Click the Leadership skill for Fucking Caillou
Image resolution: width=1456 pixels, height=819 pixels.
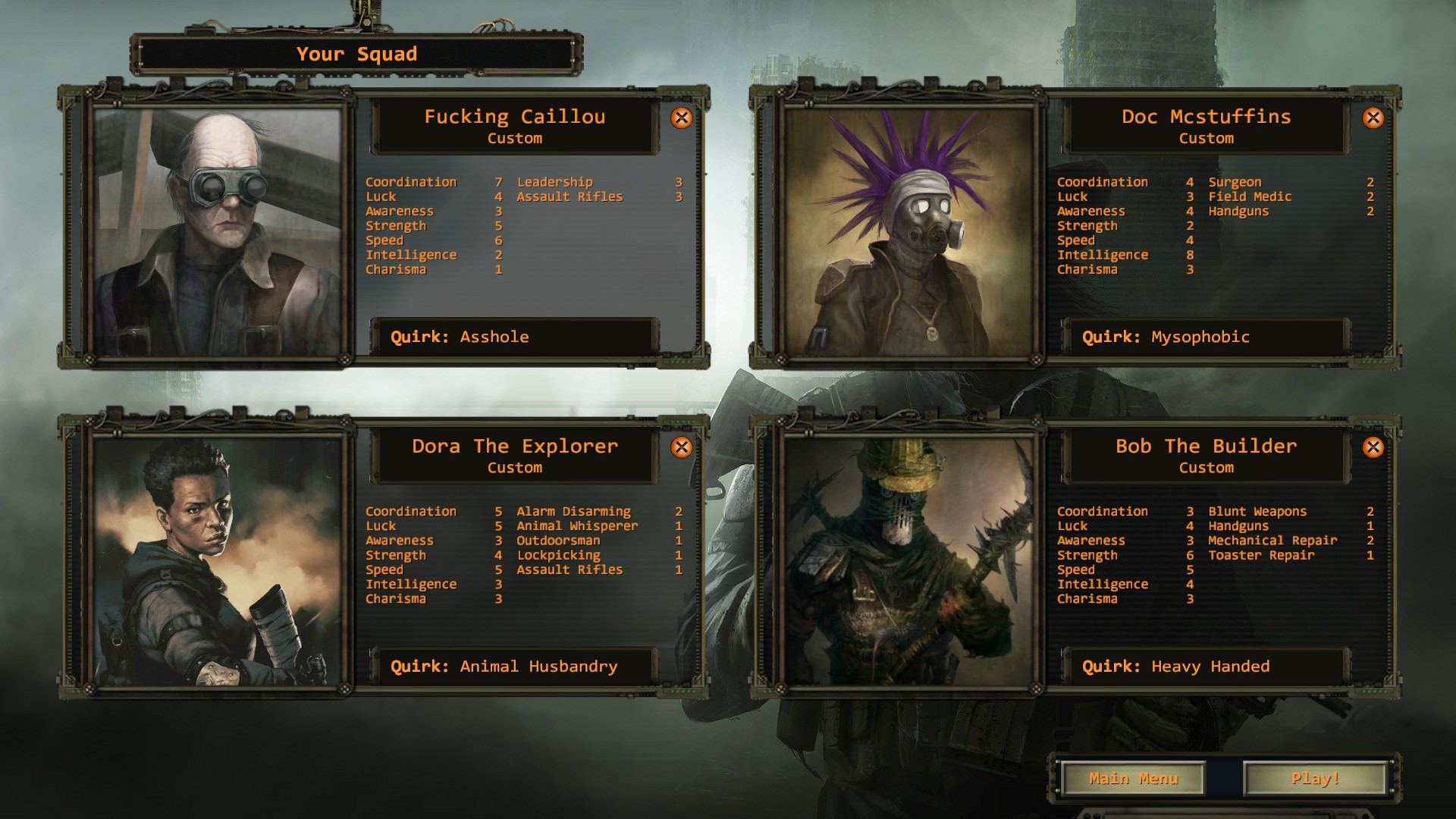pos(554,182)
